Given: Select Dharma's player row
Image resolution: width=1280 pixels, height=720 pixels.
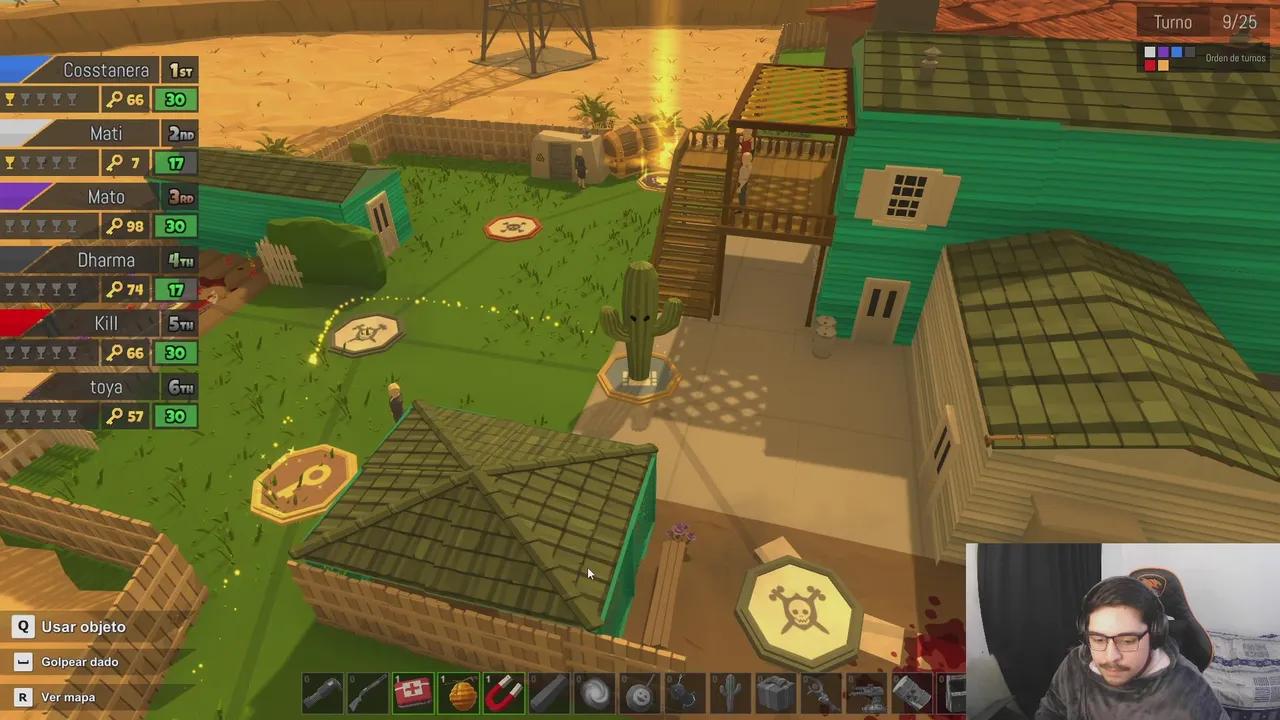Looking at the screenshot, I should [x=99, y=275].
